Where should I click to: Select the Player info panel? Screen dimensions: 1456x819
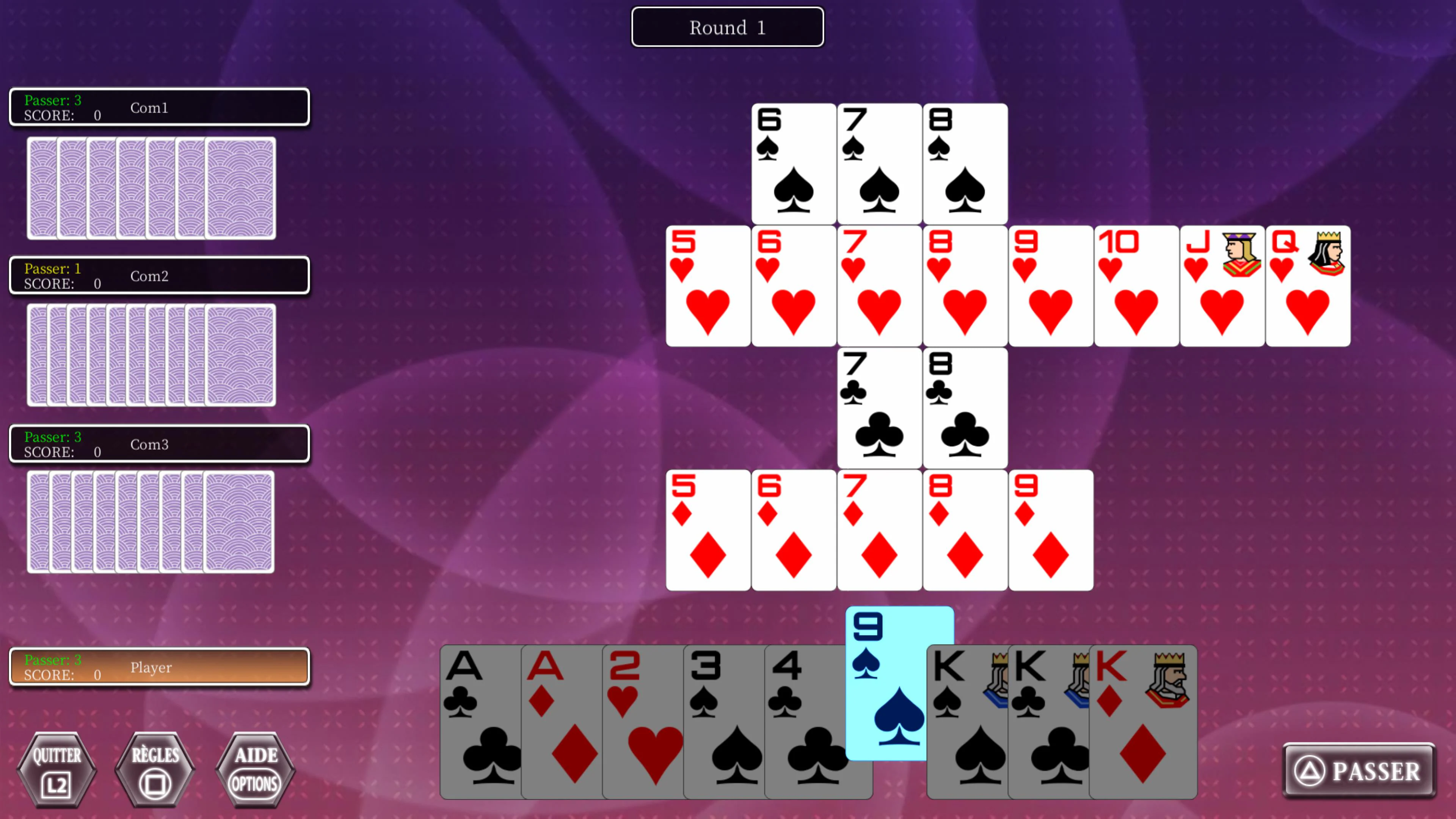(159, 667)
